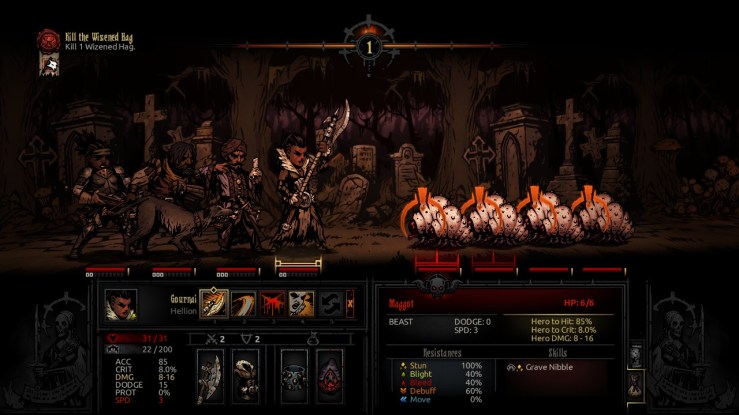Screen dimensions: 739x415
Task: Pass the turn with the X button
Action: [x=349, y=303]
